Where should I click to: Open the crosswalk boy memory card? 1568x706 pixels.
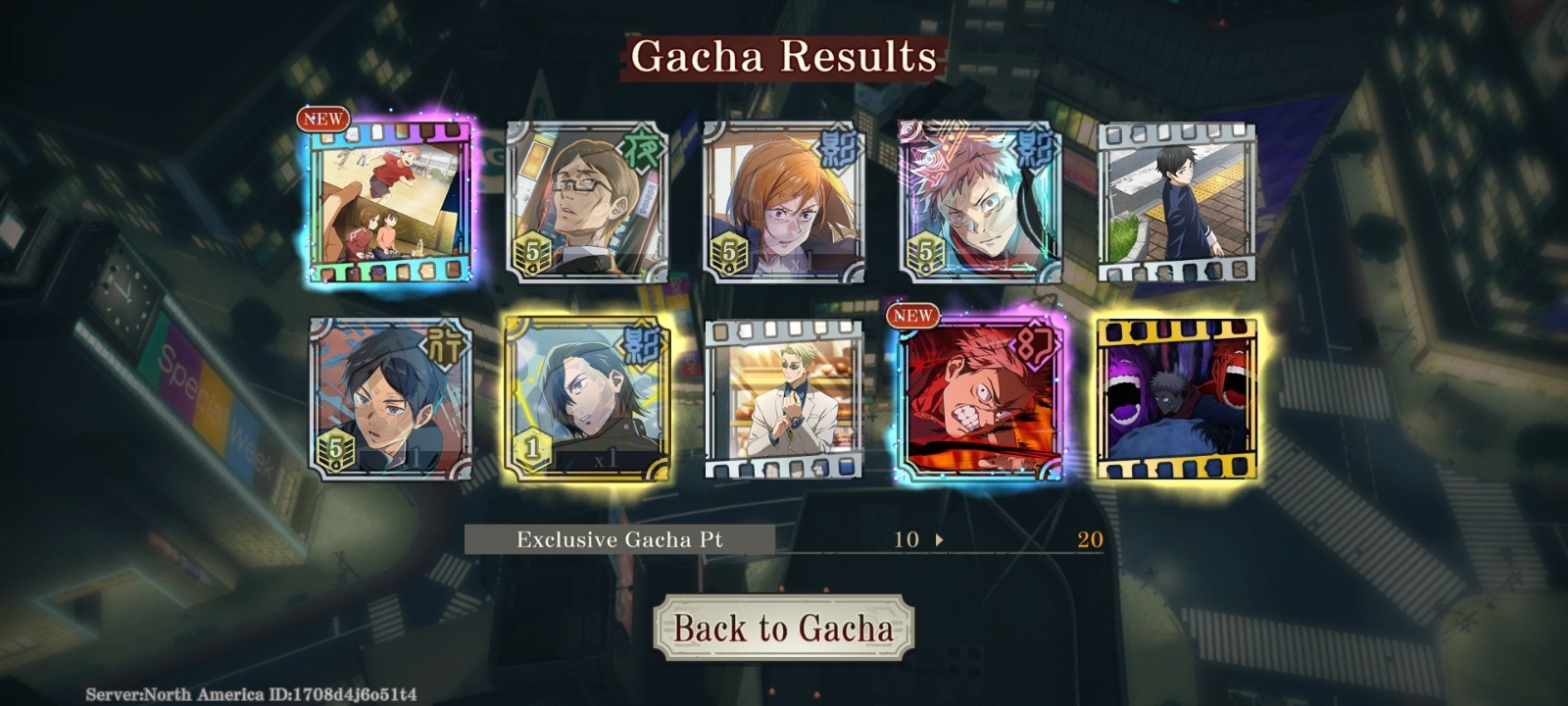point(1176,203)
